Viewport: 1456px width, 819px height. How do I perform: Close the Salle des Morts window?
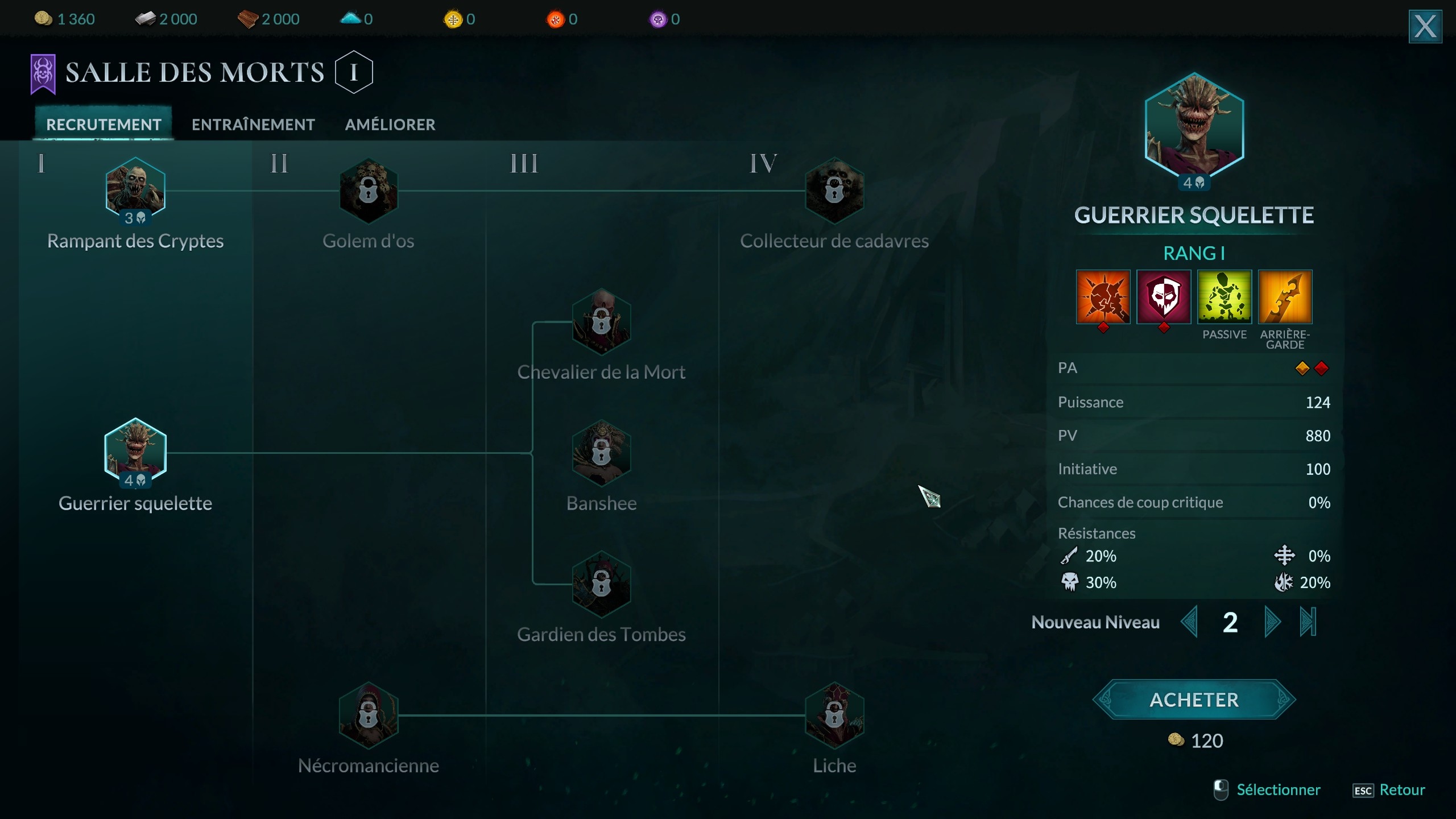(x=1425, y=26)
